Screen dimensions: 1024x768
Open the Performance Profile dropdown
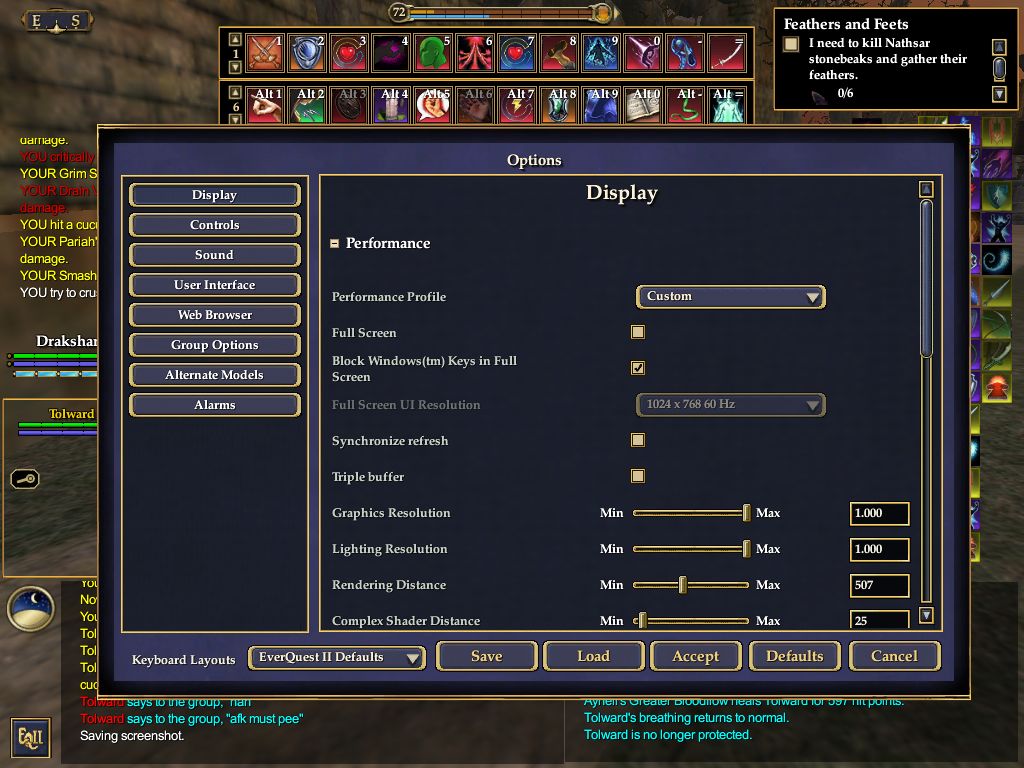[730, 296]
